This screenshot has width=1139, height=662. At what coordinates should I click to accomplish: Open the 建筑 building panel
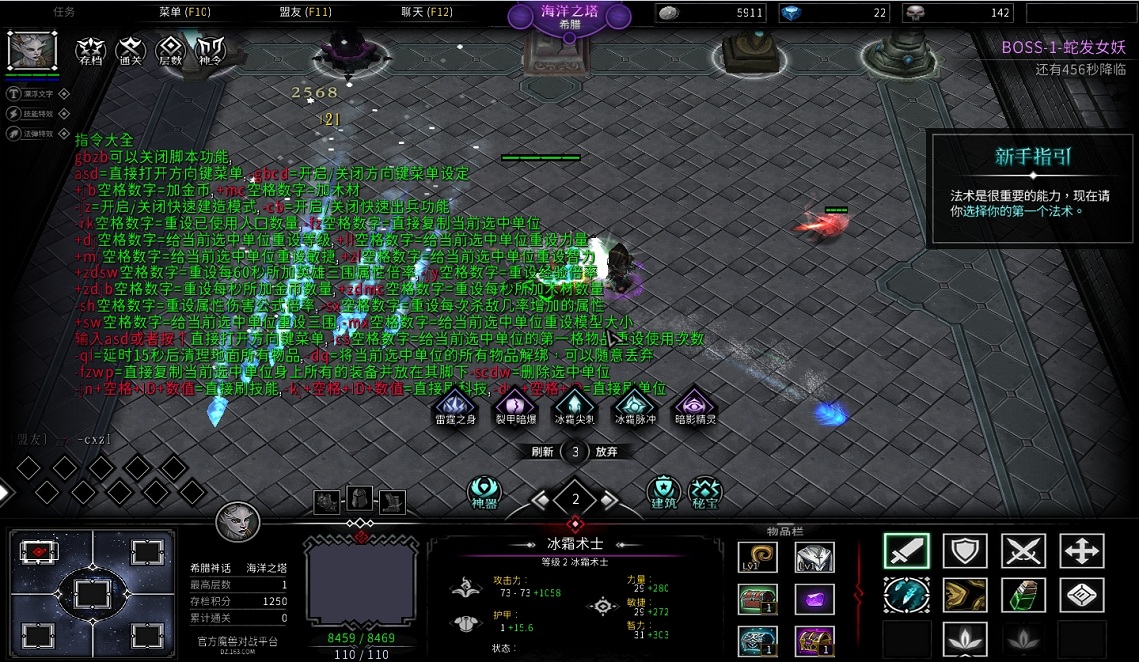(663, 491)
